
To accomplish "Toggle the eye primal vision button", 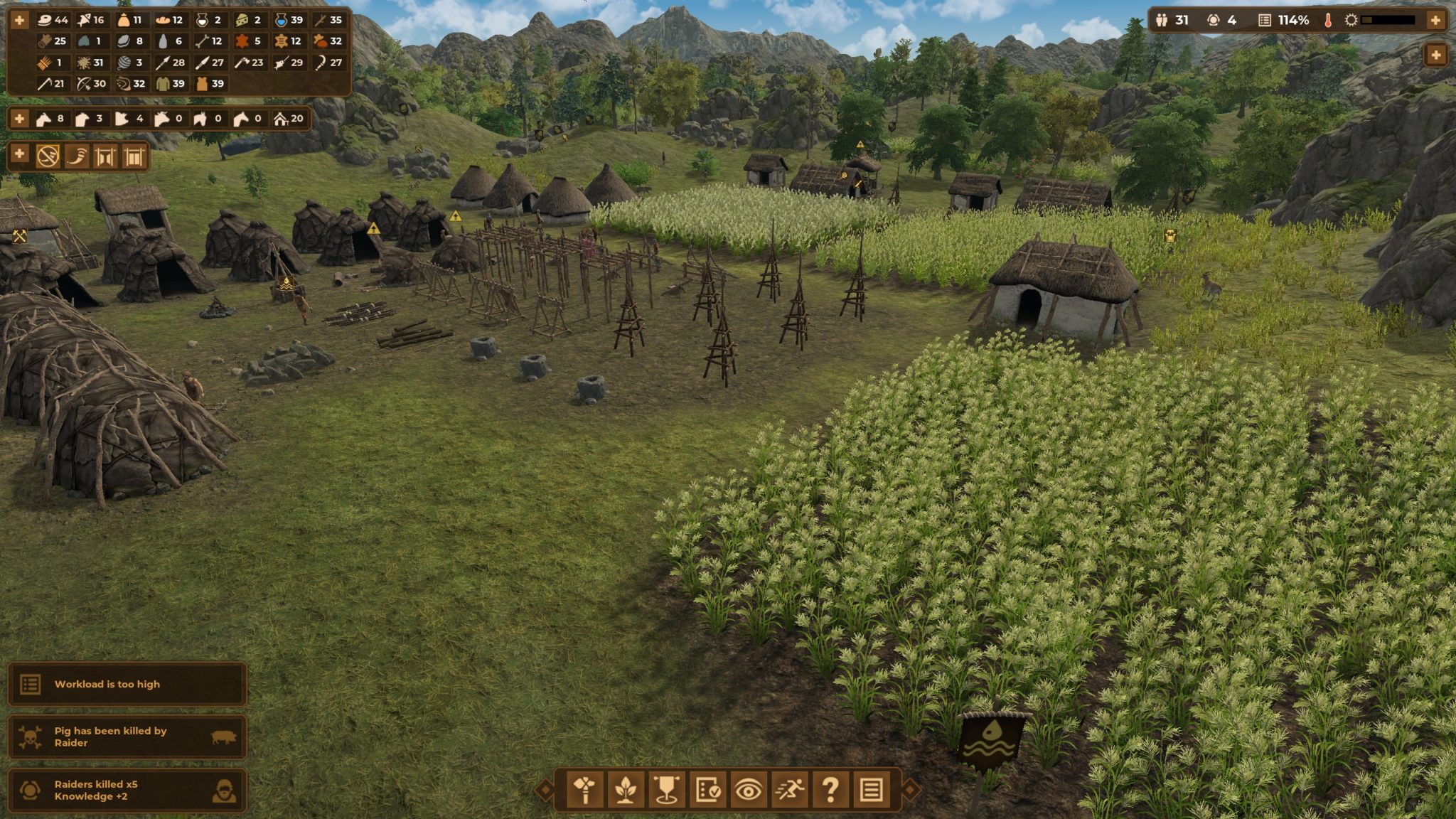I will point(748,789).
